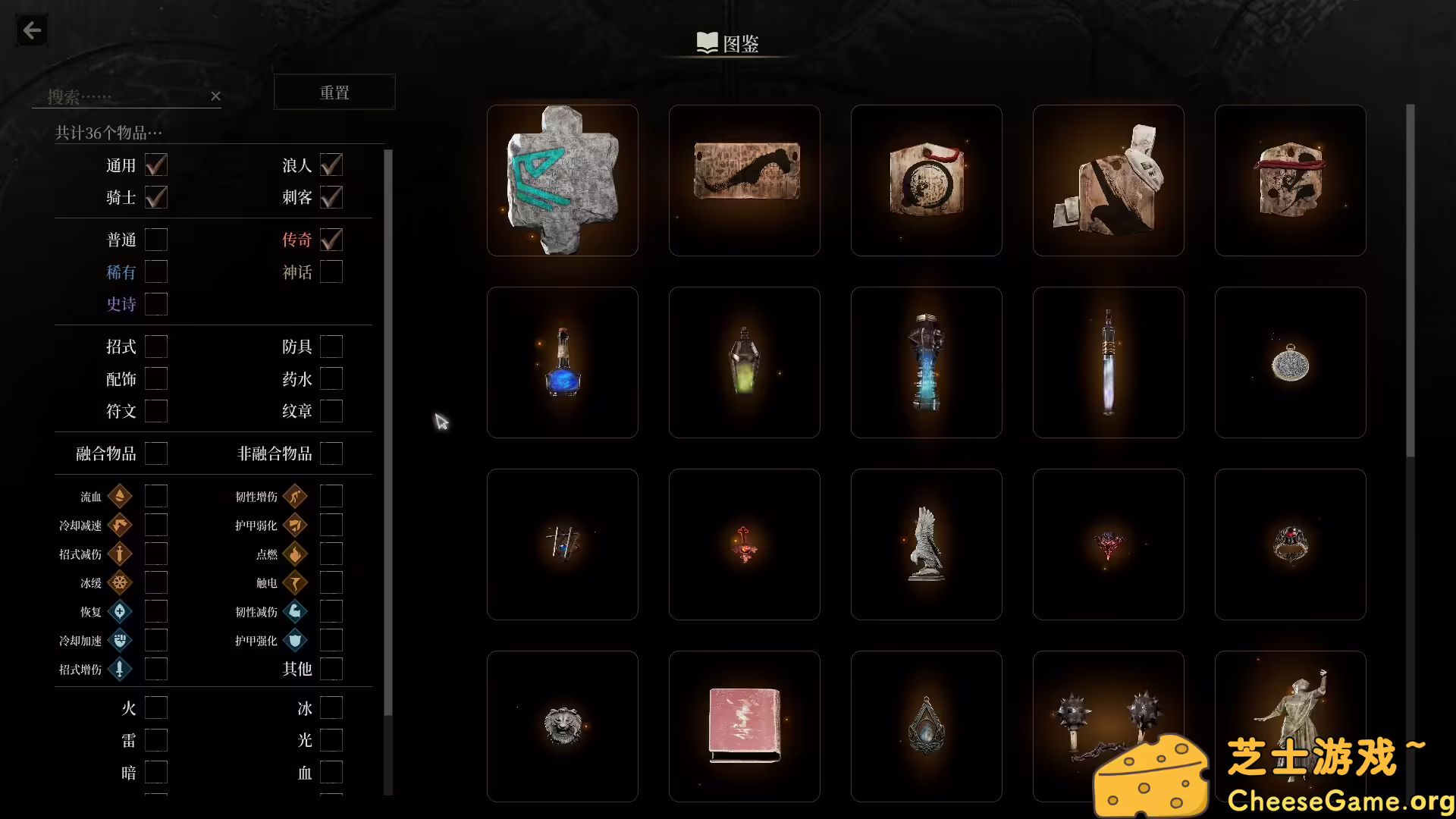Click the back arrow in the top-left corner
The height and width of the screenshot is (819, 1456).
[31, 30]
